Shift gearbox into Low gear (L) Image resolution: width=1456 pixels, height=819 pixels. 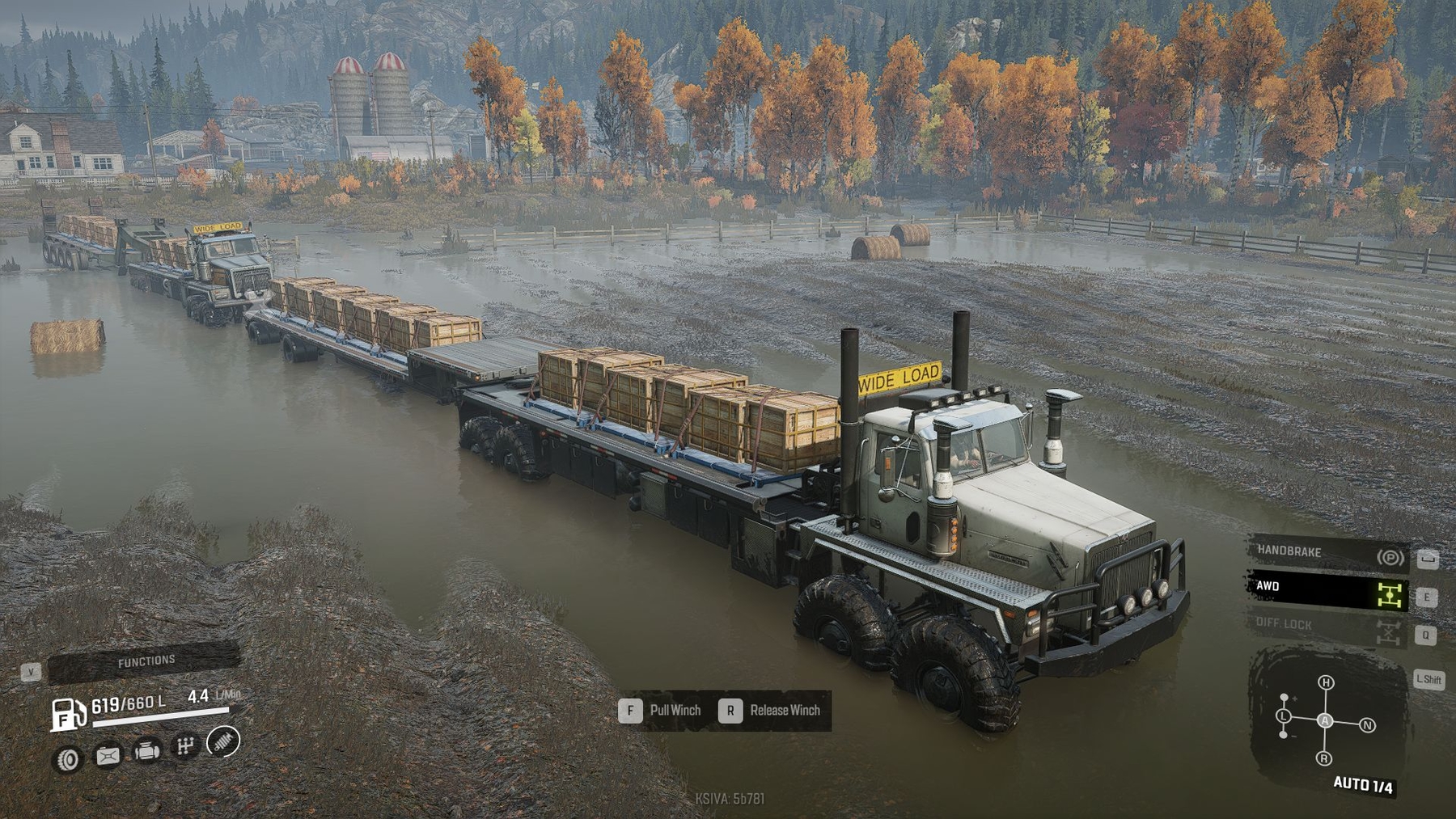tap(1284, 716)
